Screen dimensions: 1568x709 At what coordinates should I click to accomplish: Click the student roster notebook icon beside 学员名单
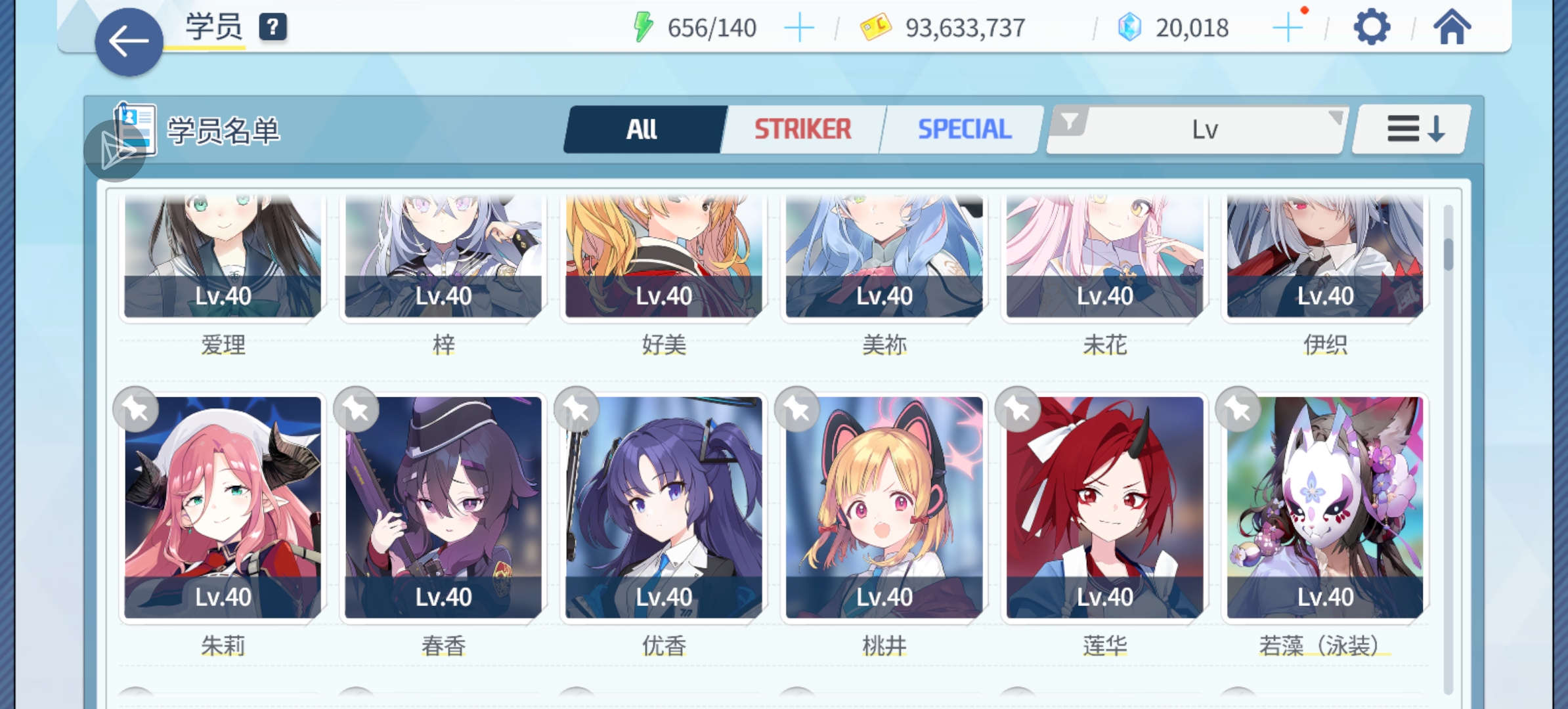(133, 129)
